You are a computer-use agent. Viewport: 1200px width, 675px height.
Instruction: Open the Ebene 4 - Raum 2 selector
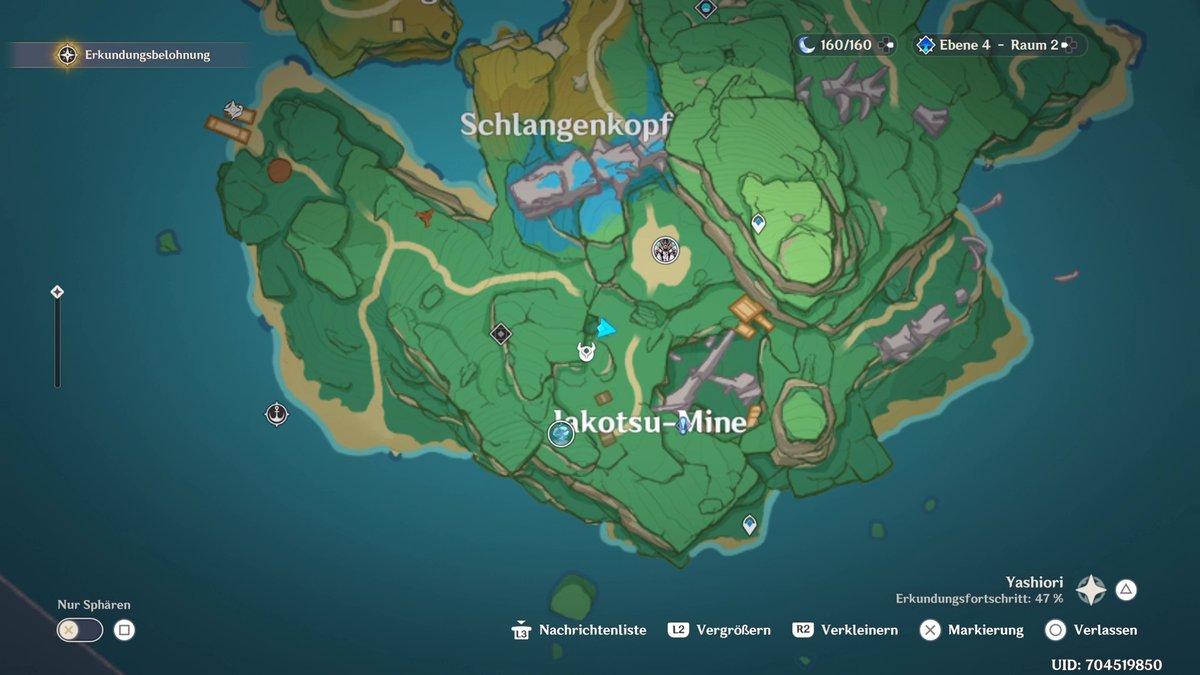998,45
